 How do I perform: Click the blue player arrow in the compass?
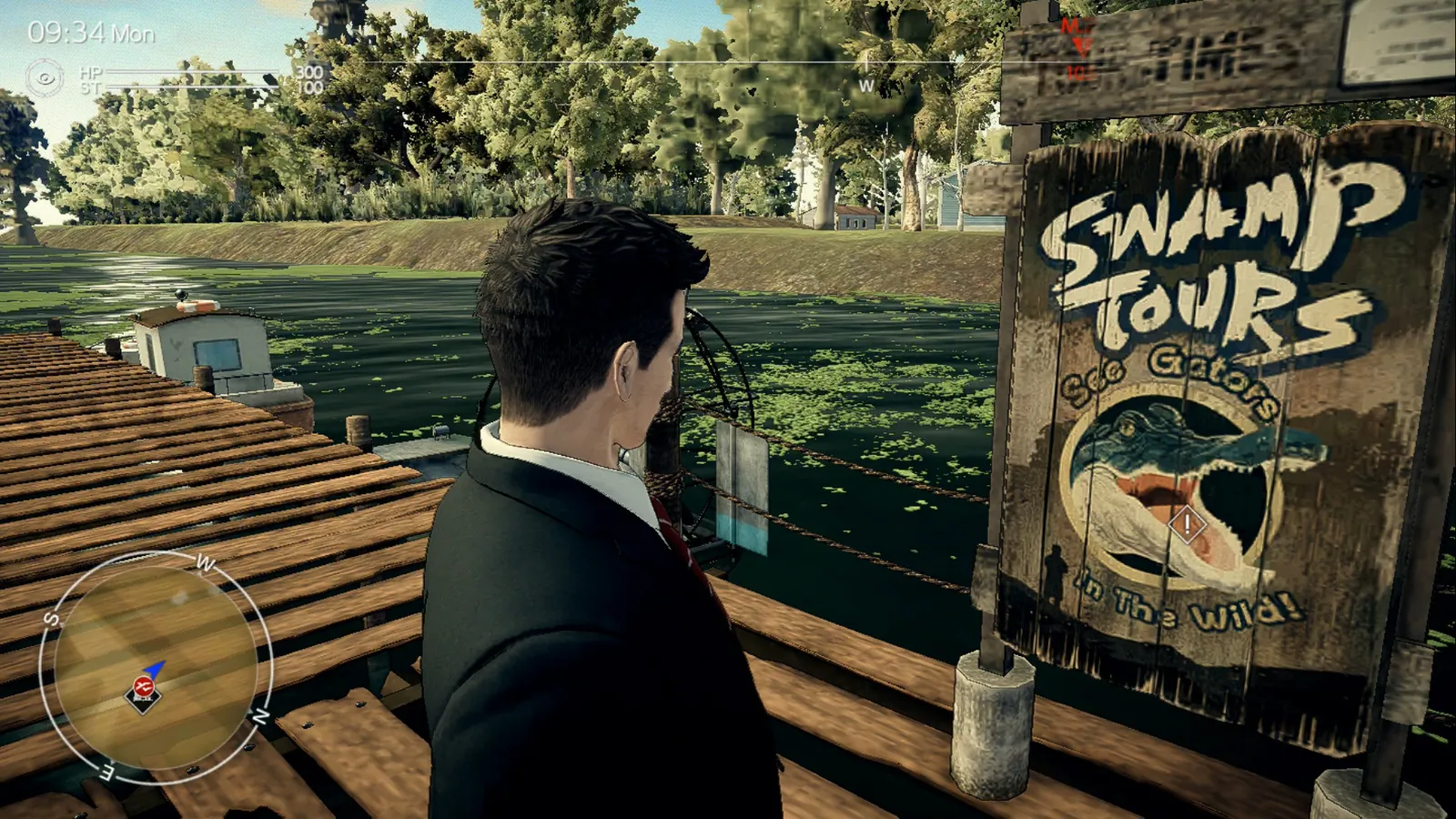[155, 669]
